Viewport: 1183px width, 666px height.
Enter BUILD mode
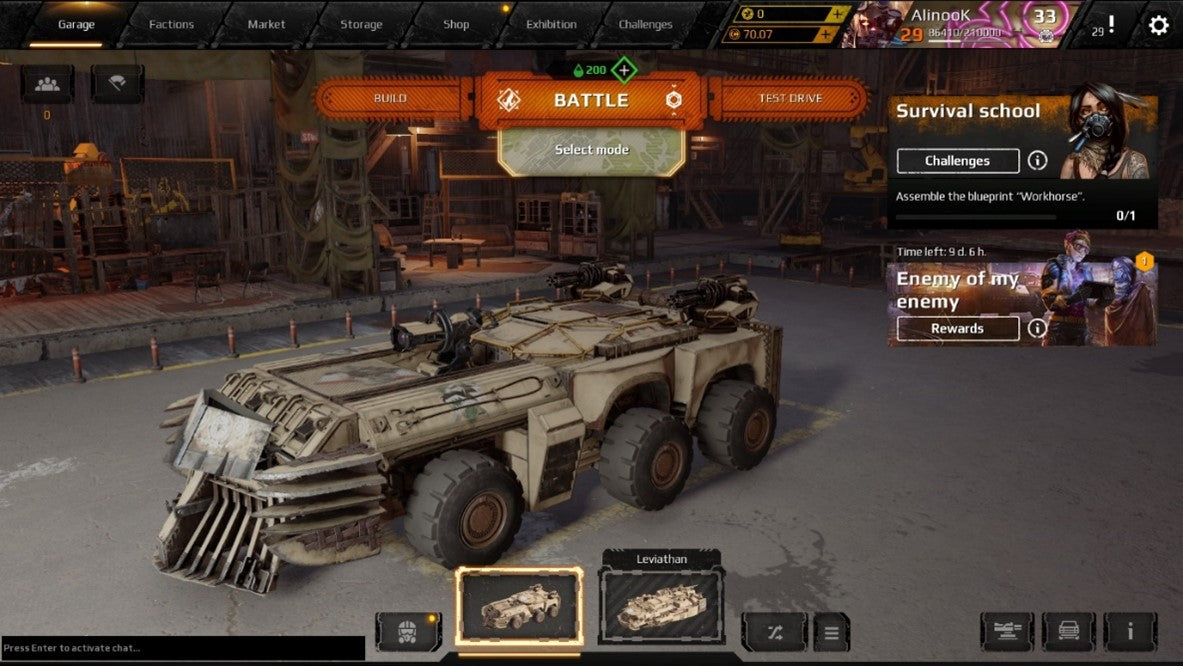tap(390, 99)
